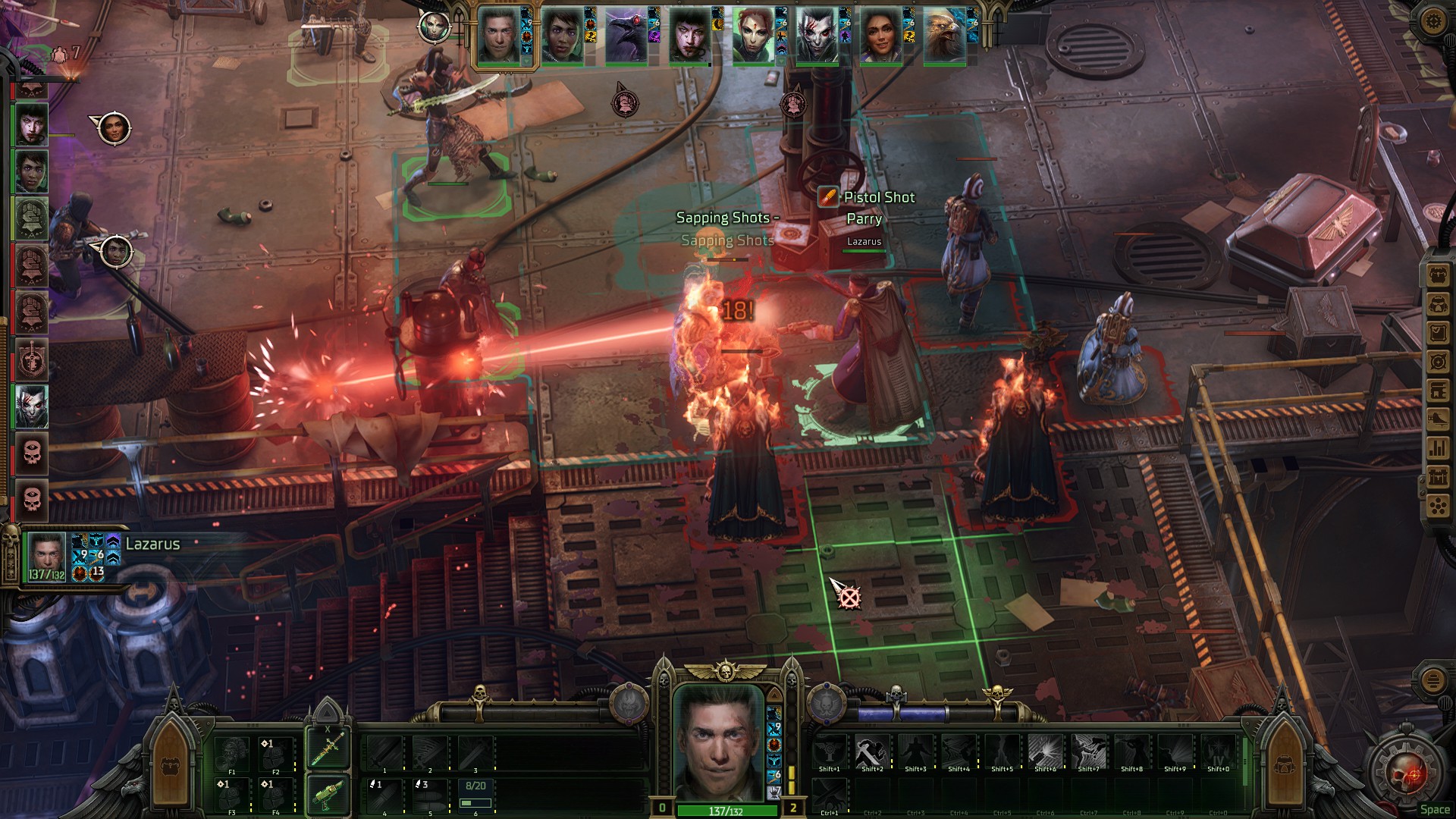The image size is (1456, 819).
Task: Activate the Shift+2 blade strike ability
Action: [x=872, y=752]
